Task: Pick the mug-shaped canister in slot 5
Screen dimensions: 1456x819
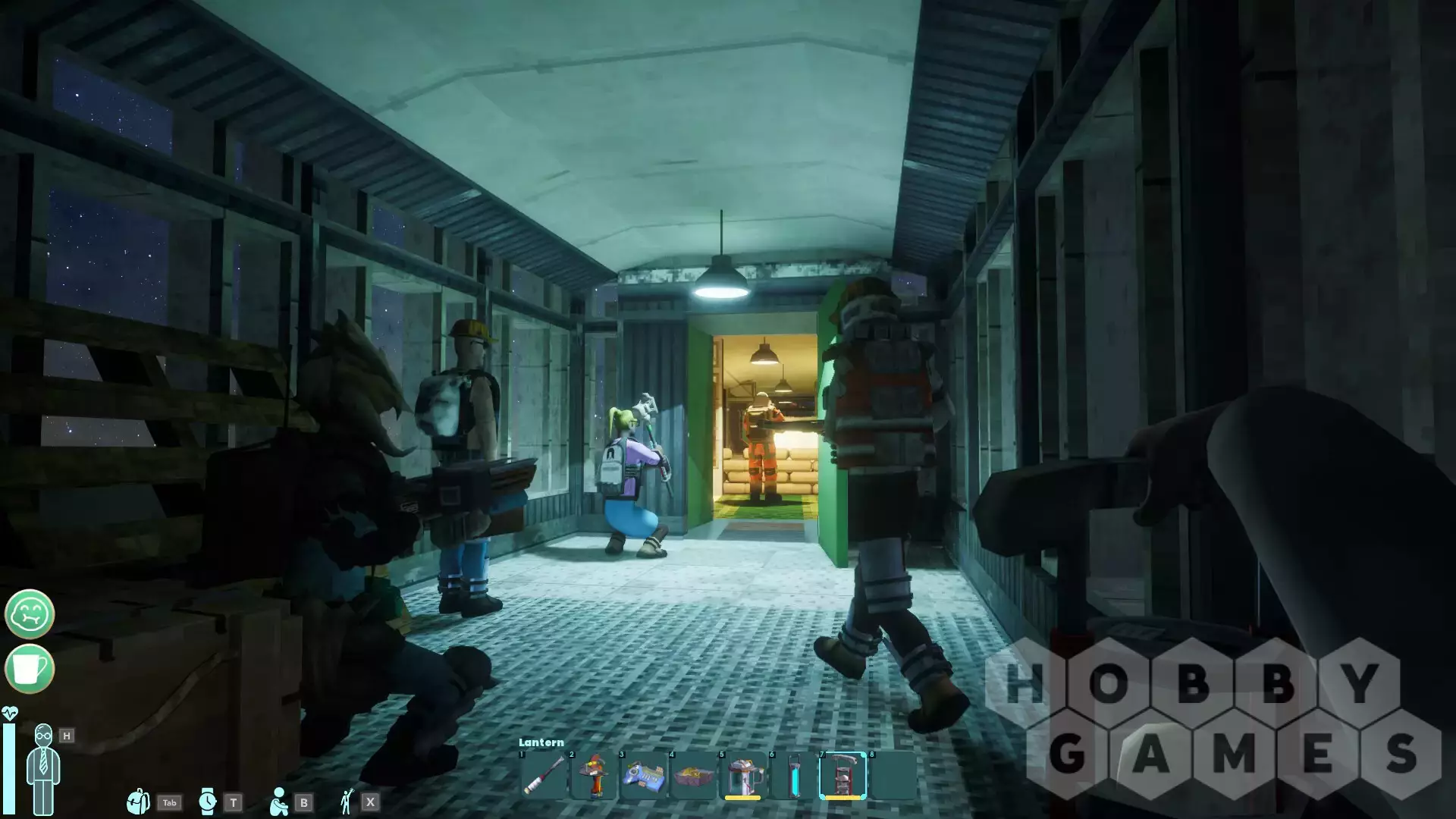Action: [743, 775]
